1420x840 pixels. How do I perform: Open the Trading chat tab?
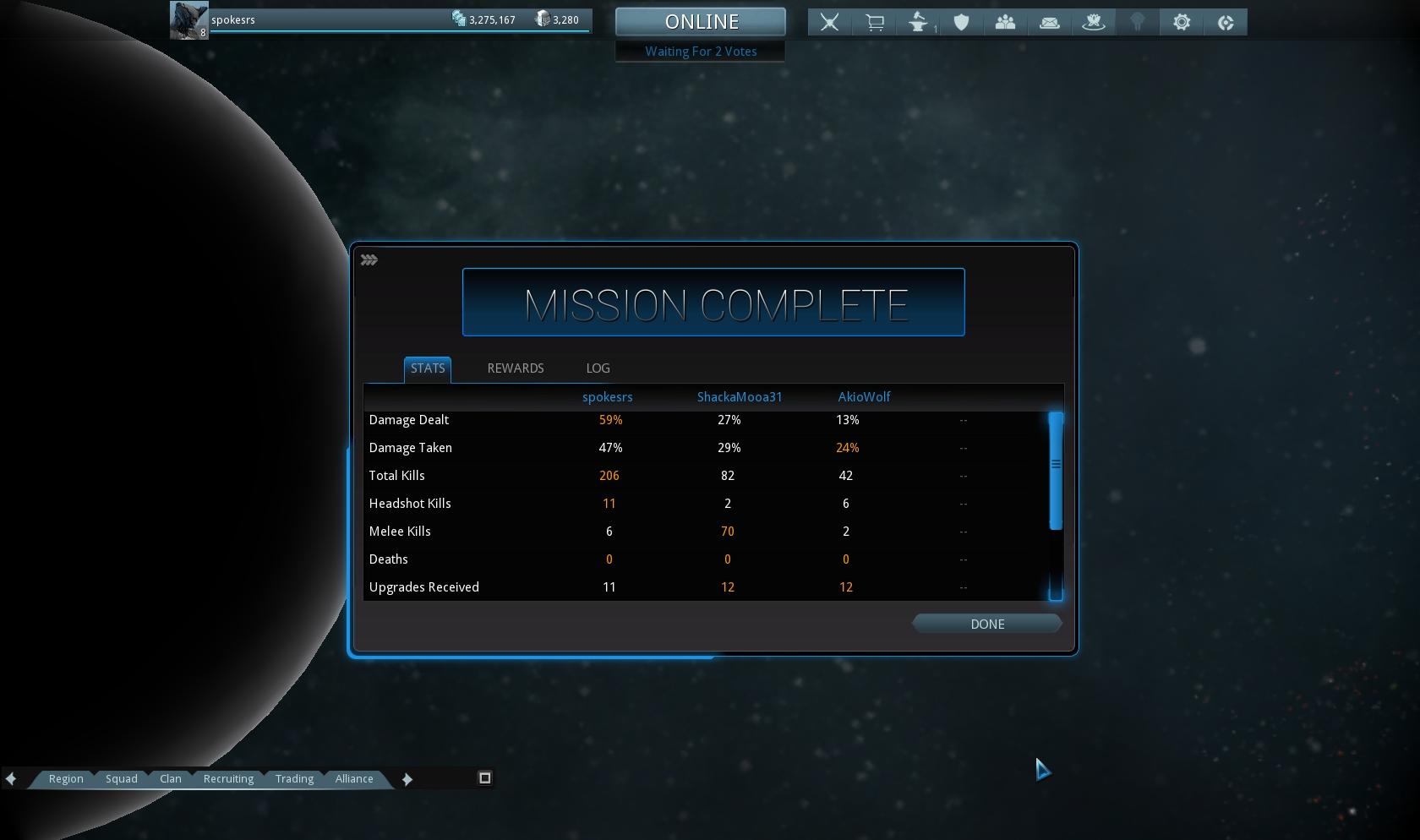point(294,779)
